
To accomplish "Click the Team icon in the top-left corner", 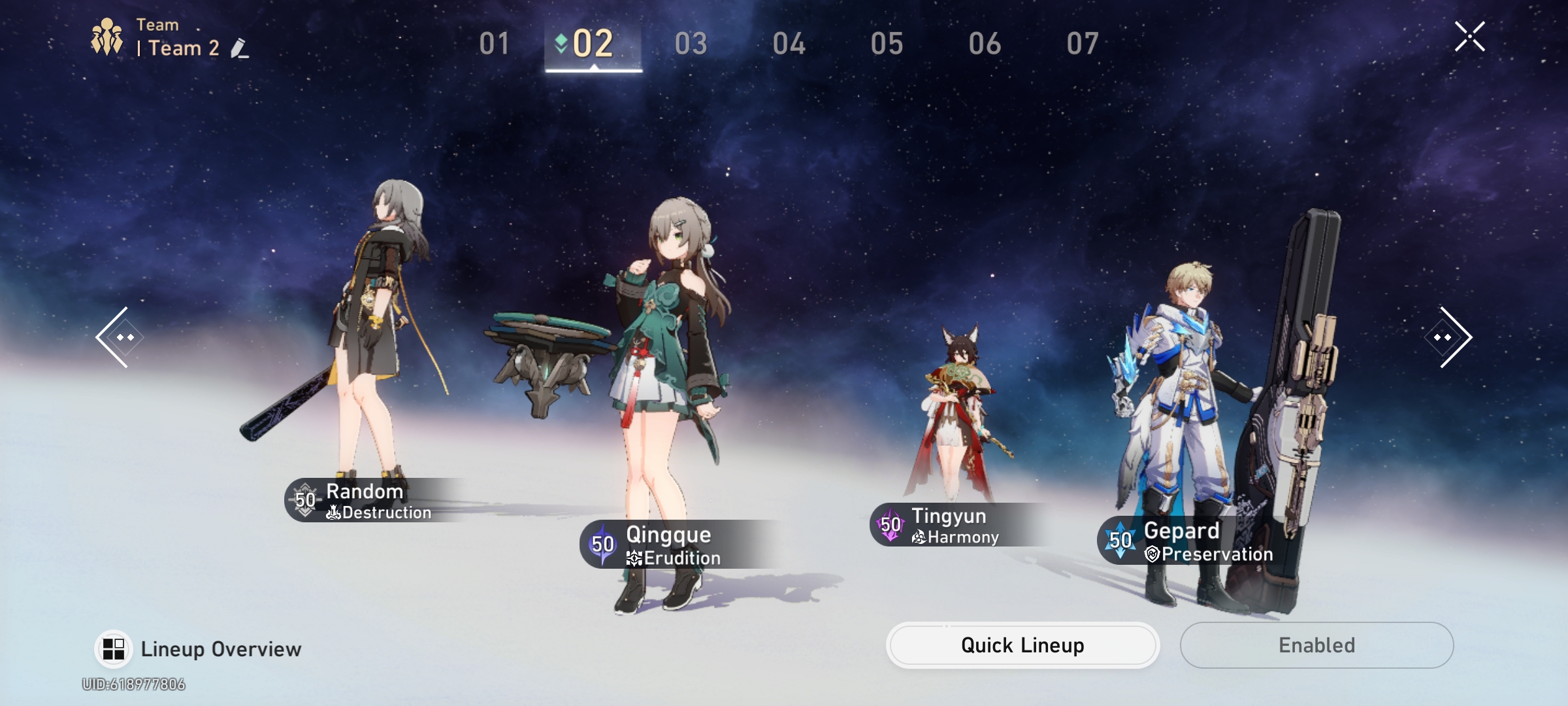I will [x=106, y=36].
